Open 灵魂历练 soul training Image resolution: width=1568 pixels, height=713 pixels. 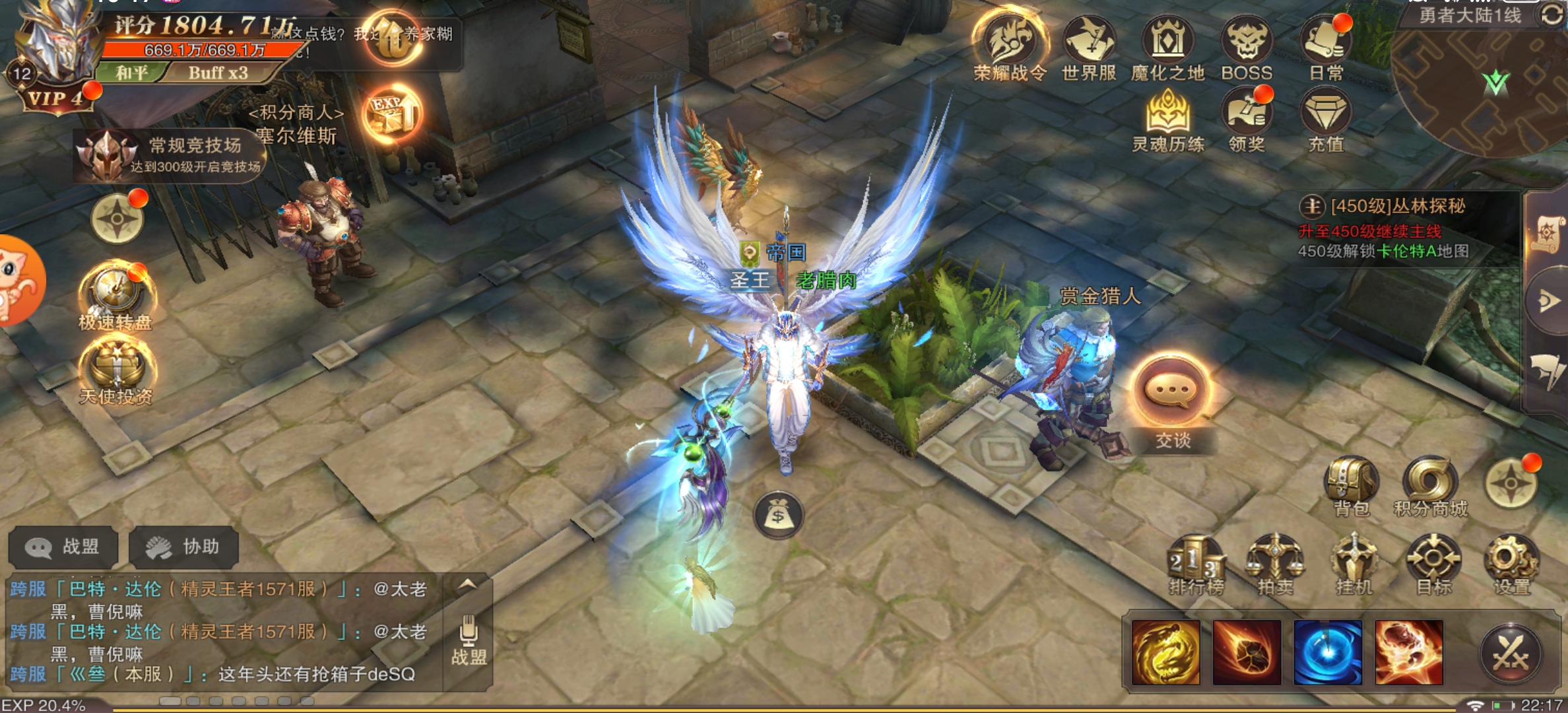1168,118
